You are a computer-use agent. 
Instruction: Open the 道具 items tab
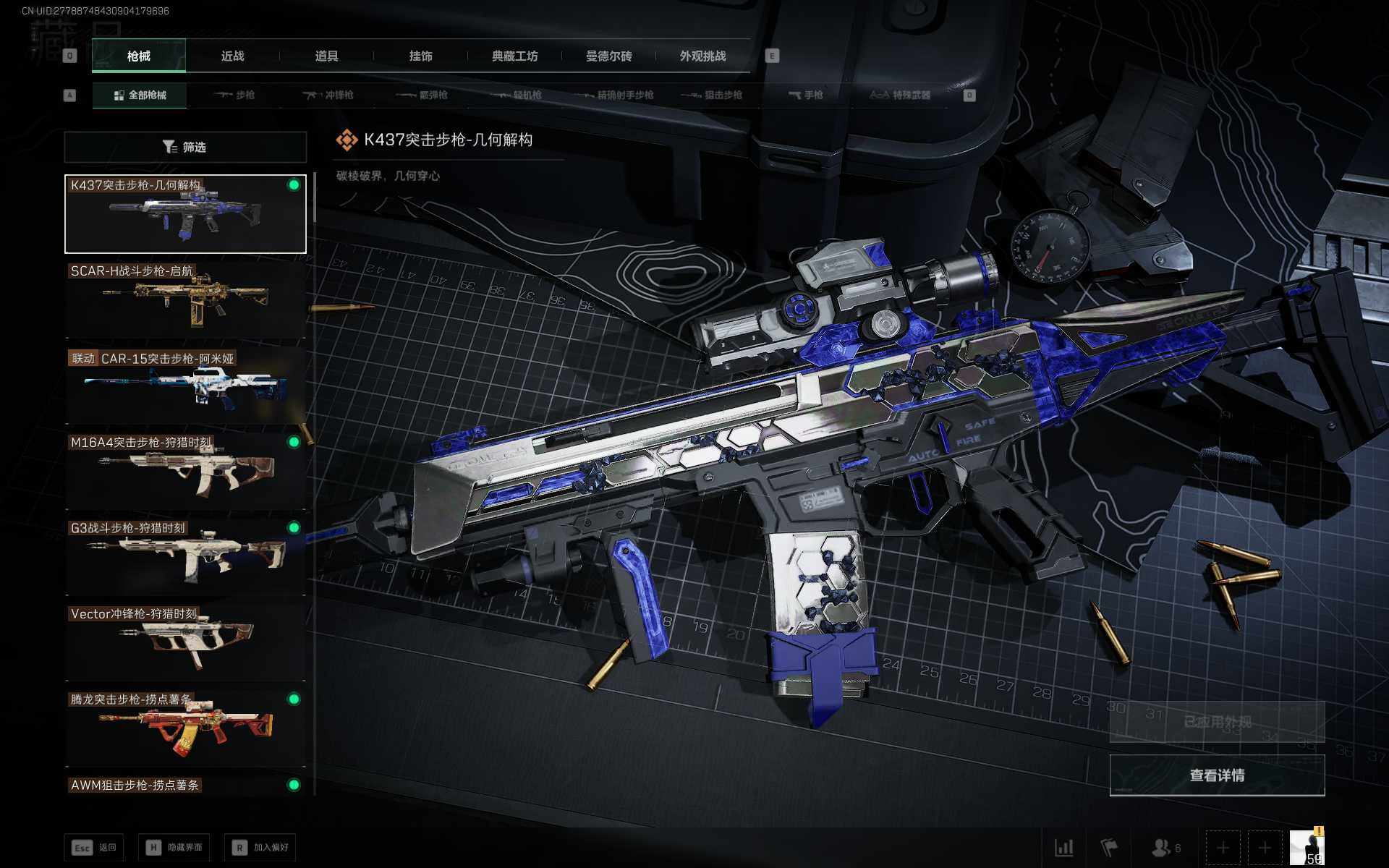click(326, 56)
